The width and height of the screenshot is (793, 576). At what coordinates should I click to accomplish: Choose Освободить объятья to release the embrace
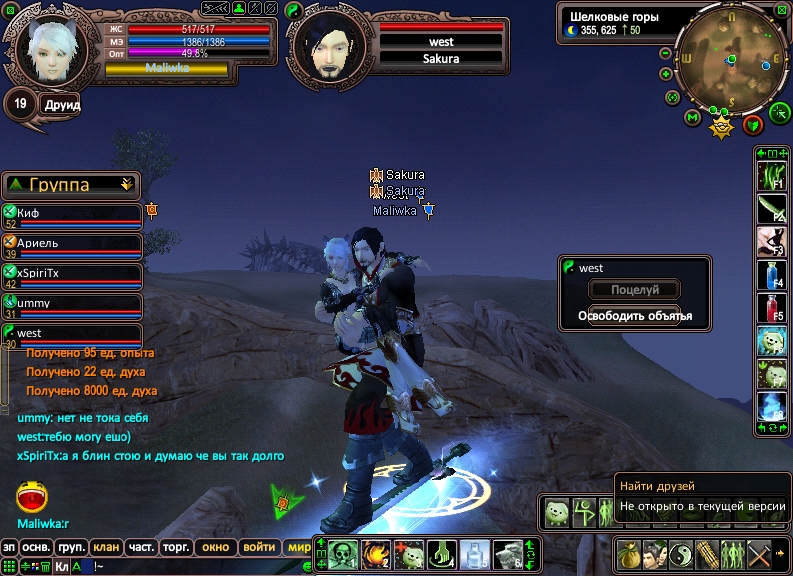coord(634,317)
